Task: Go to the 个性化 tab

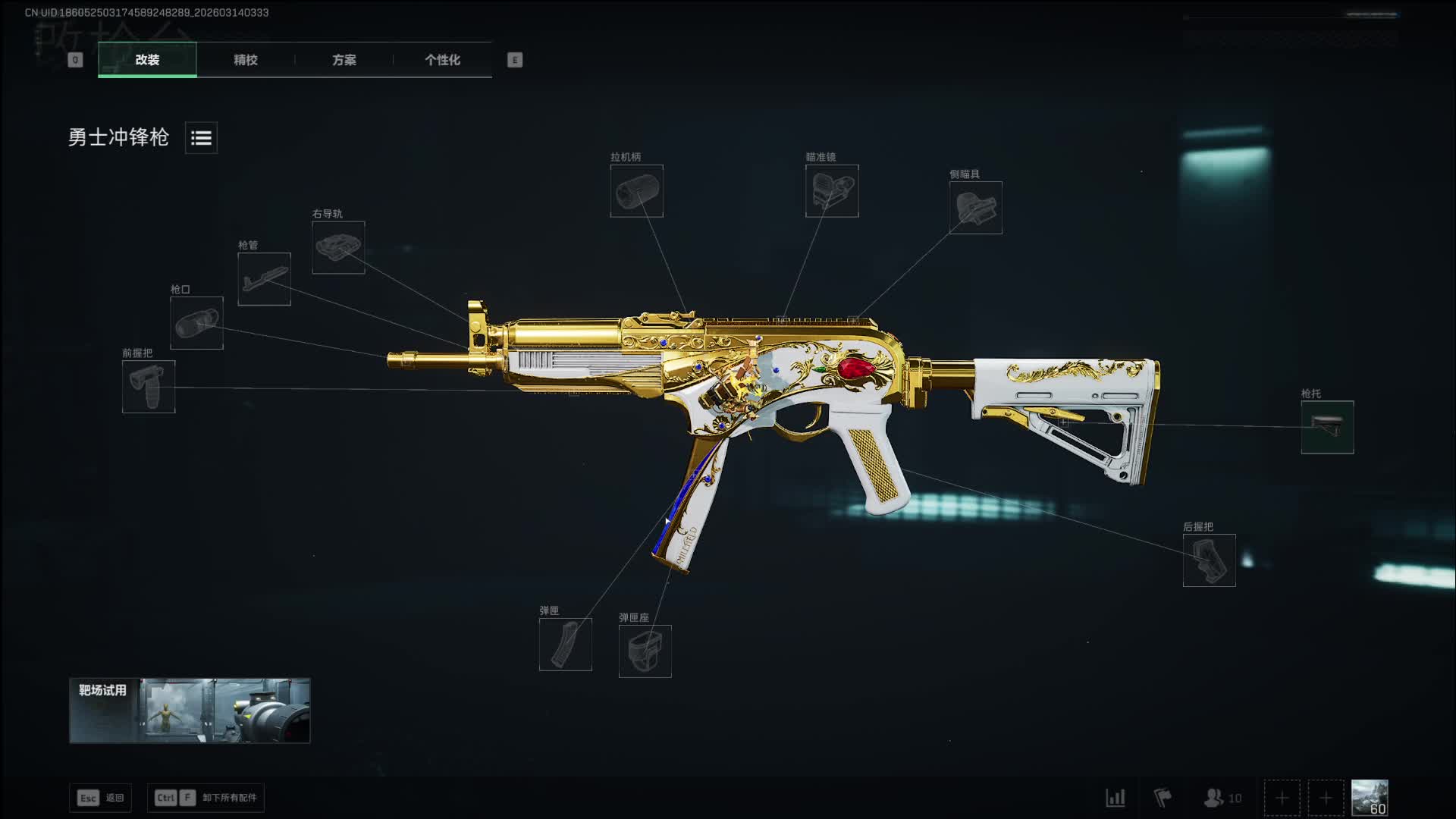Action: [442, 60]
